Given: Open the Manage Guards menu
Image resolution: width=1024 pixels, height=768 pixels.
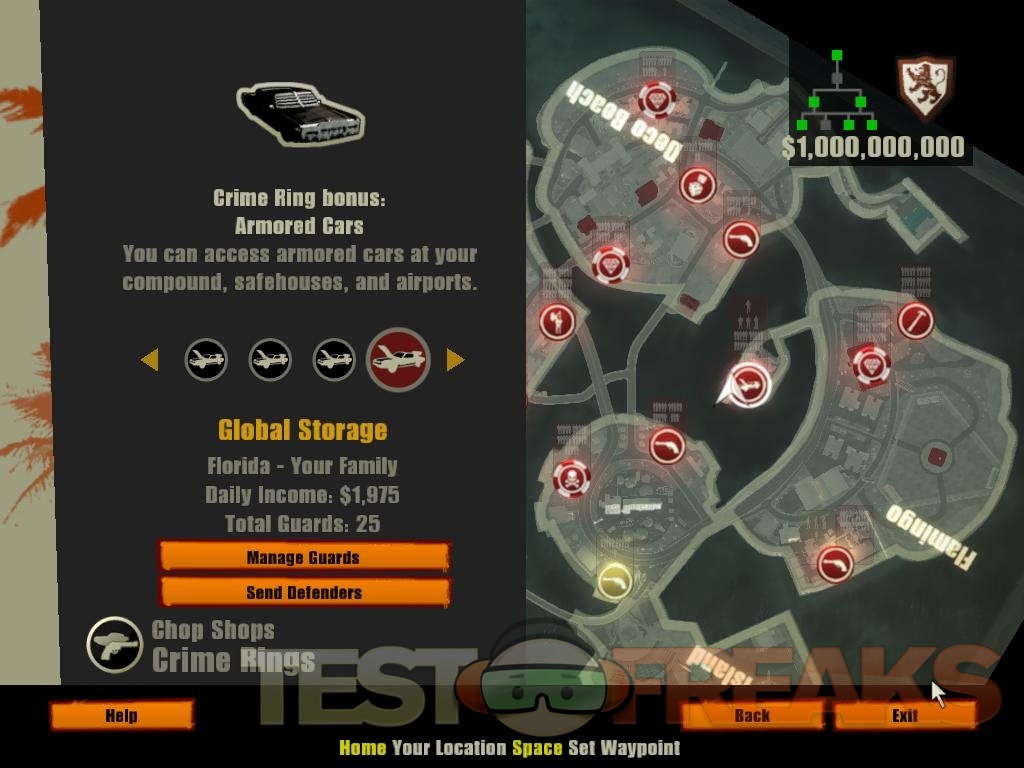Looking at the screenshot, I should coord(303,557).
